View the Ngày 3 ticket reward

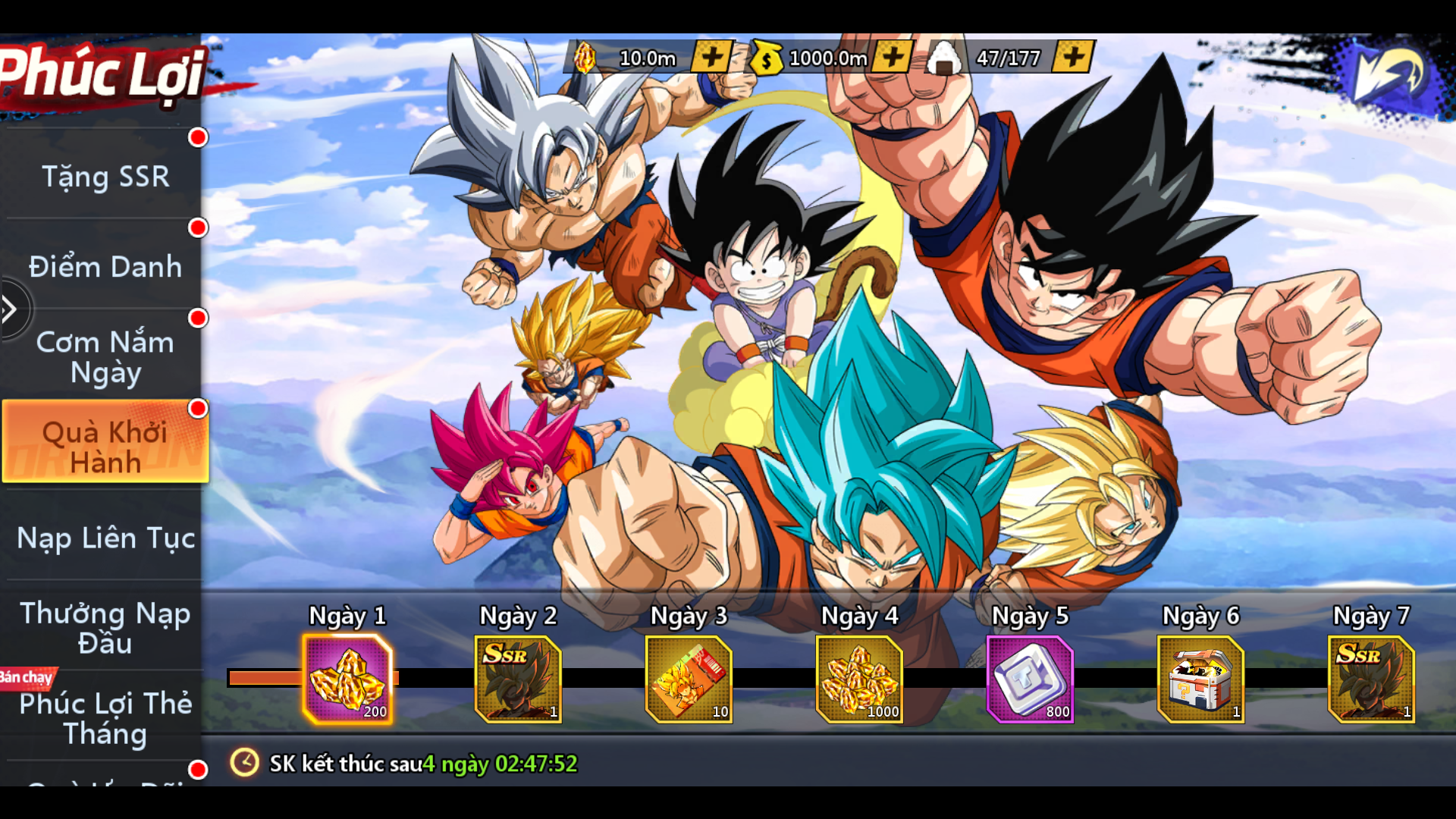coord(689,679)
